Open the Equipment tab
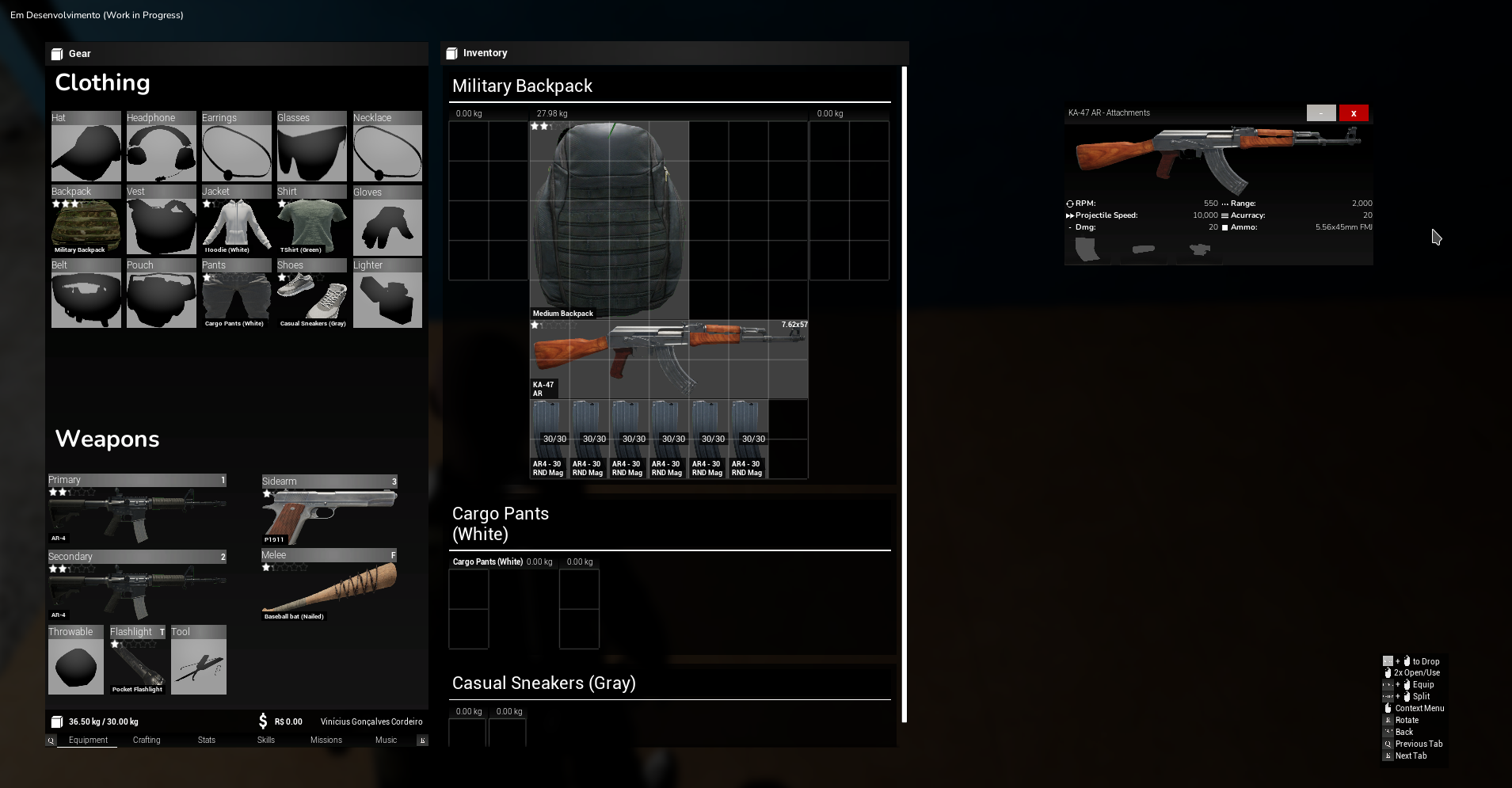Viewport: 1512px width, 788px height. coord(88,740)
